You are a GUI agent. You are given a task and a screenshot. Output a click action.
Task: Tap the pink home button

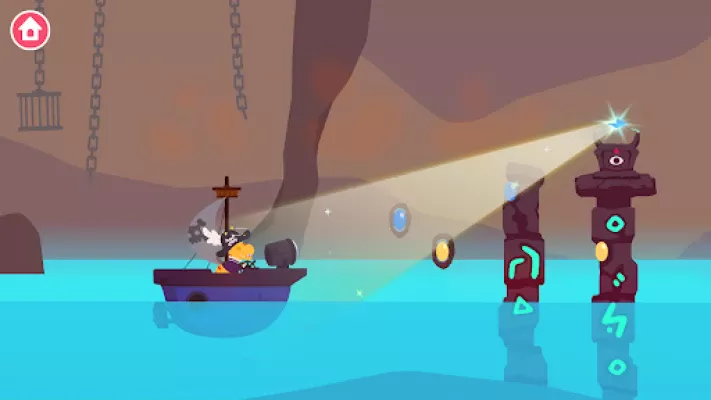point(30,30)
